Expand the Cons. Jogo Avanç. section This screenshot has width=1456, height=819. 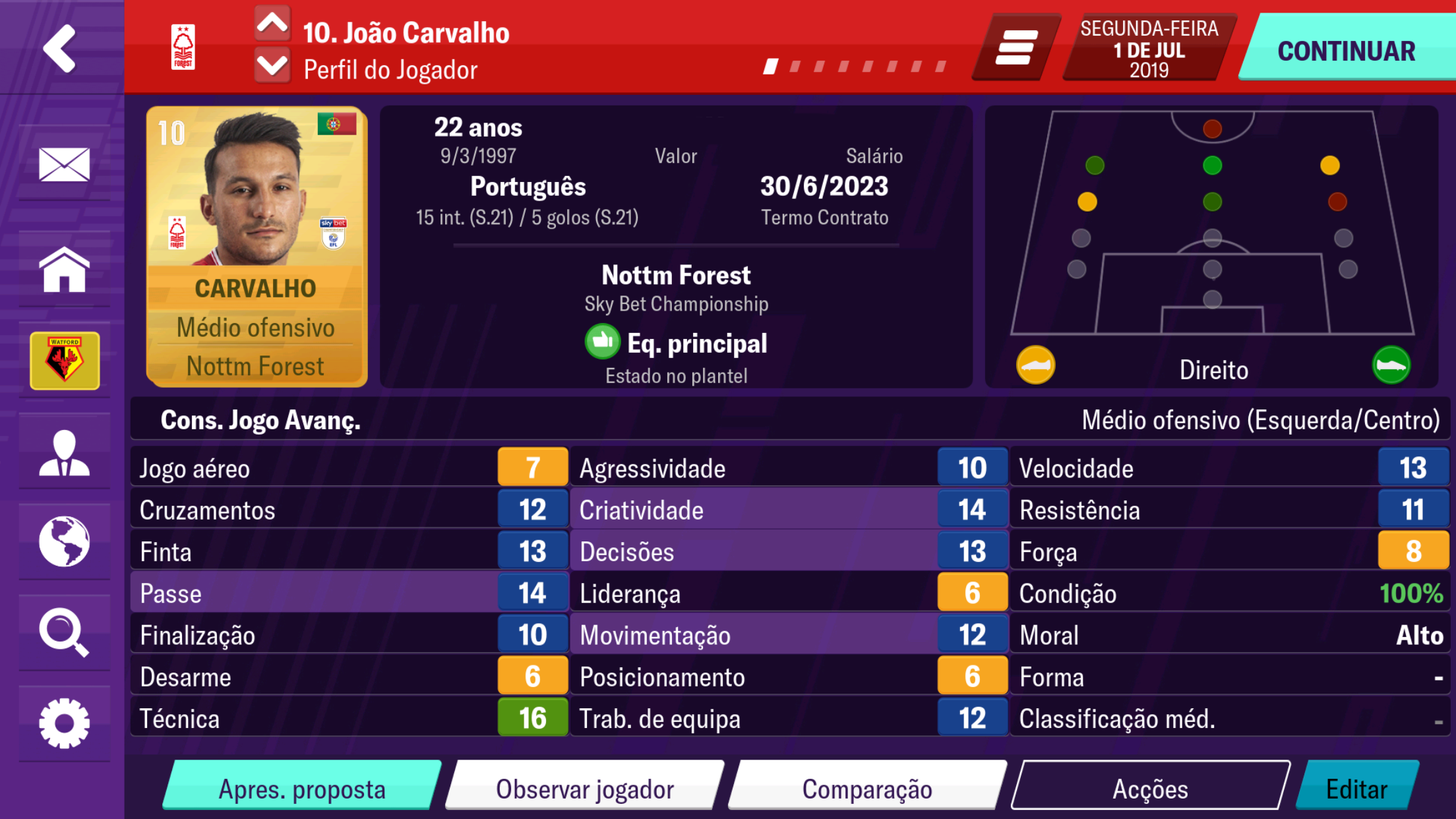click(260, 419)
